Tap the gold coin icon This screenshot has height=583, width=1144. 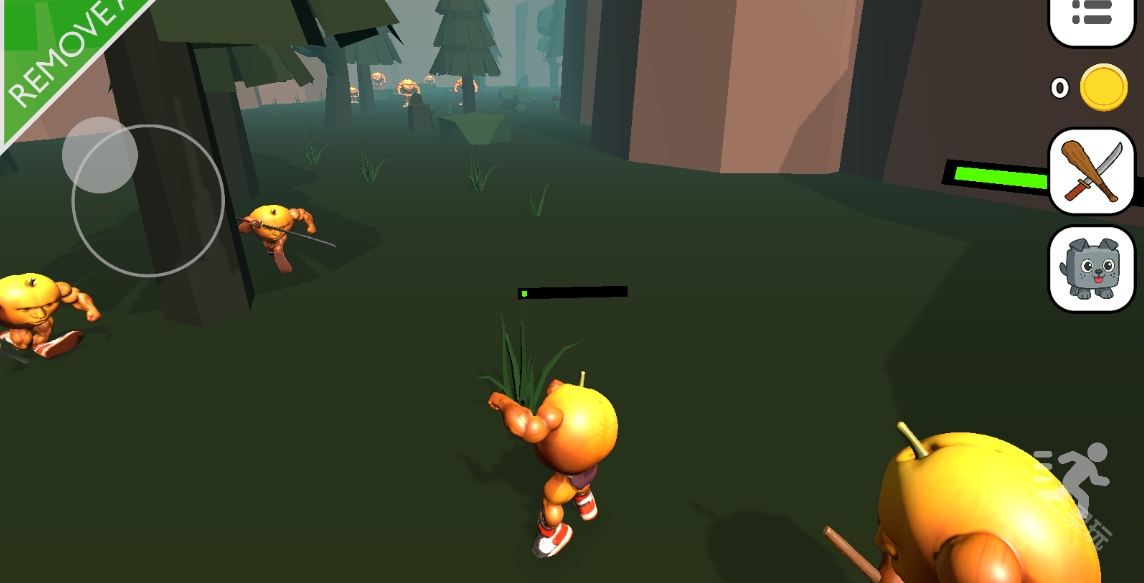tap(1103, 88)
